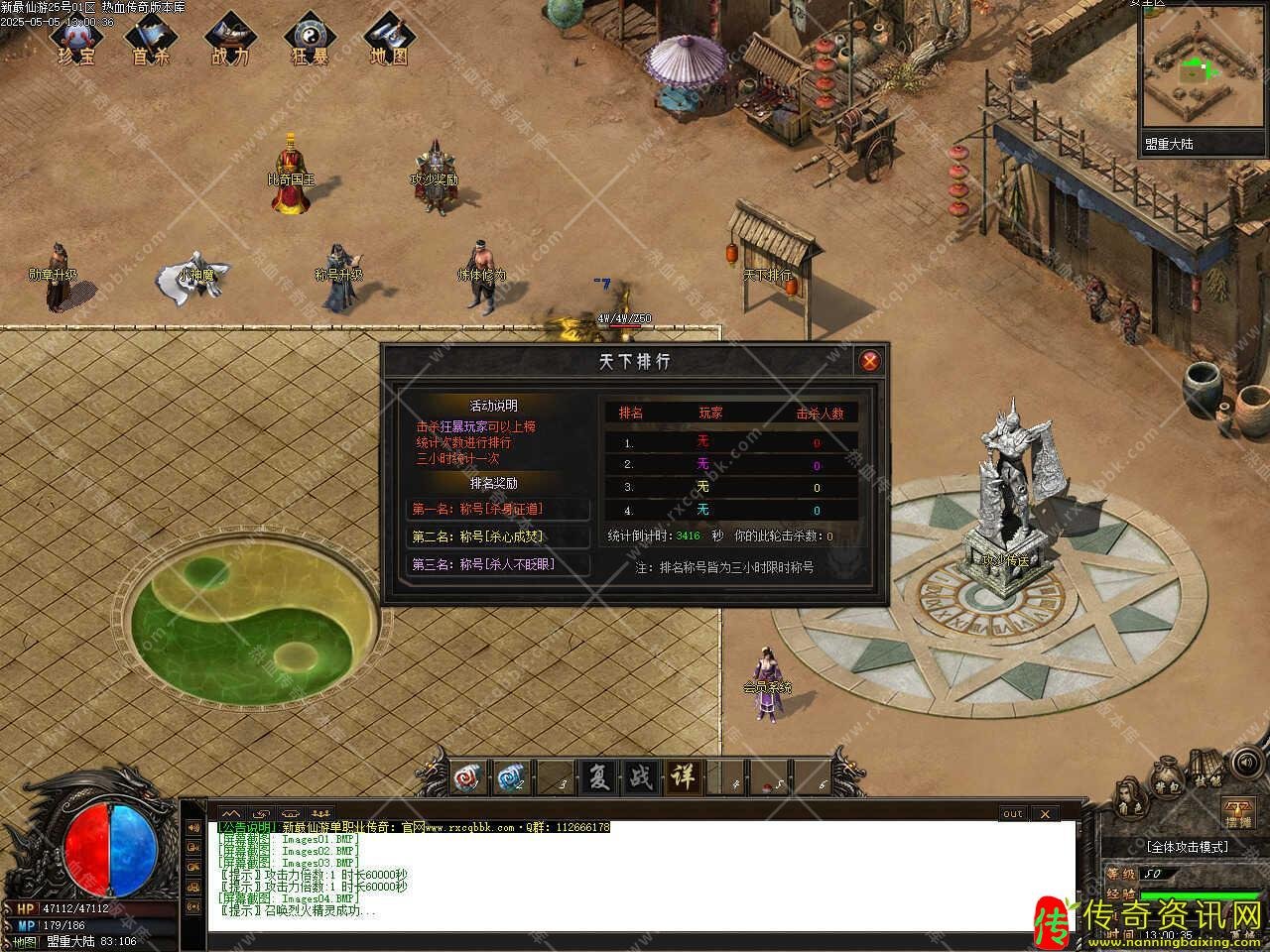Open the 狂暴 berserk menu
Screen dimensions: 1270x952
[x=310, y=40]
